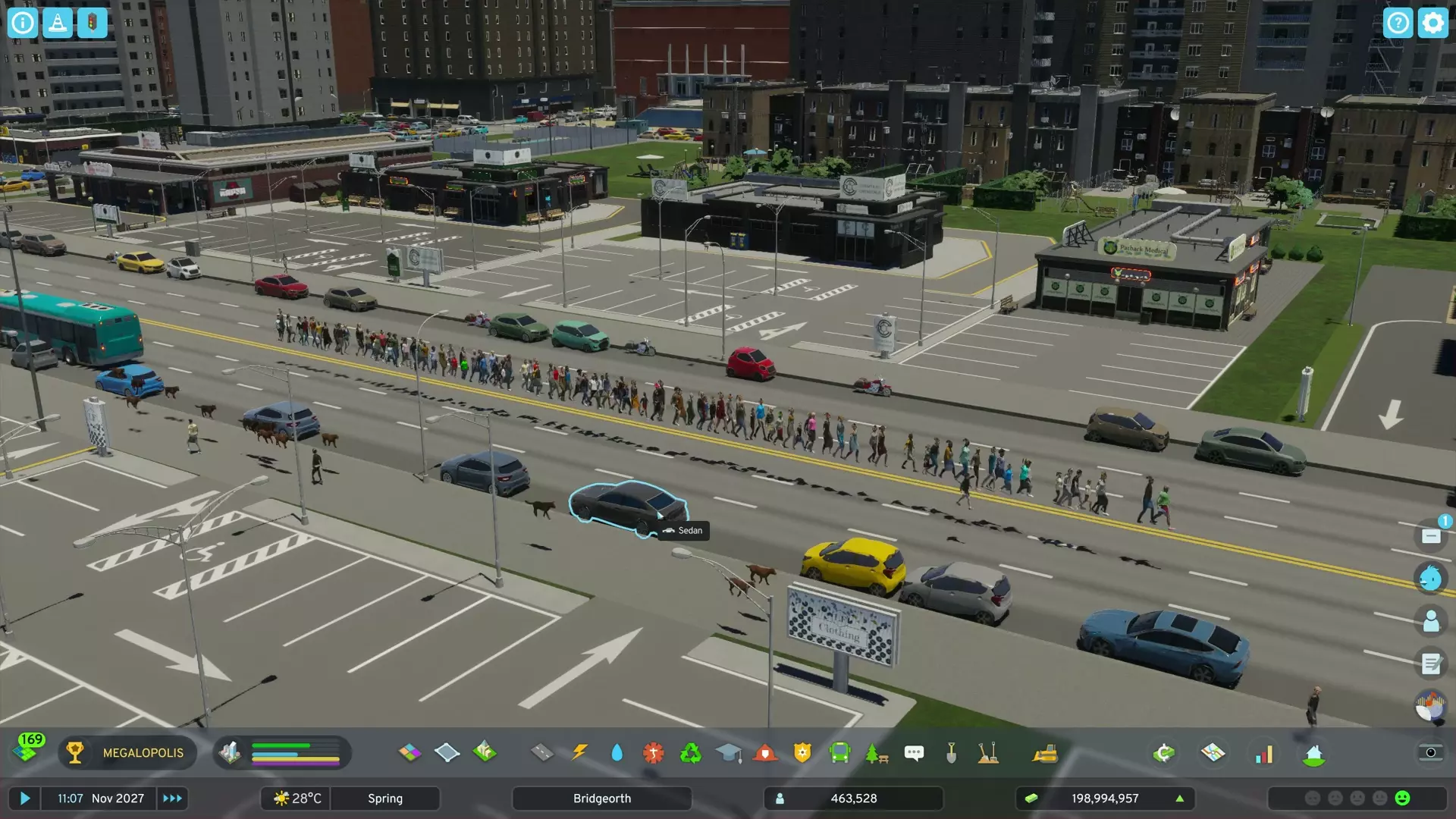
Task: Open the Parks & Recreation tree menu
Action: click(x=877, y=752)
